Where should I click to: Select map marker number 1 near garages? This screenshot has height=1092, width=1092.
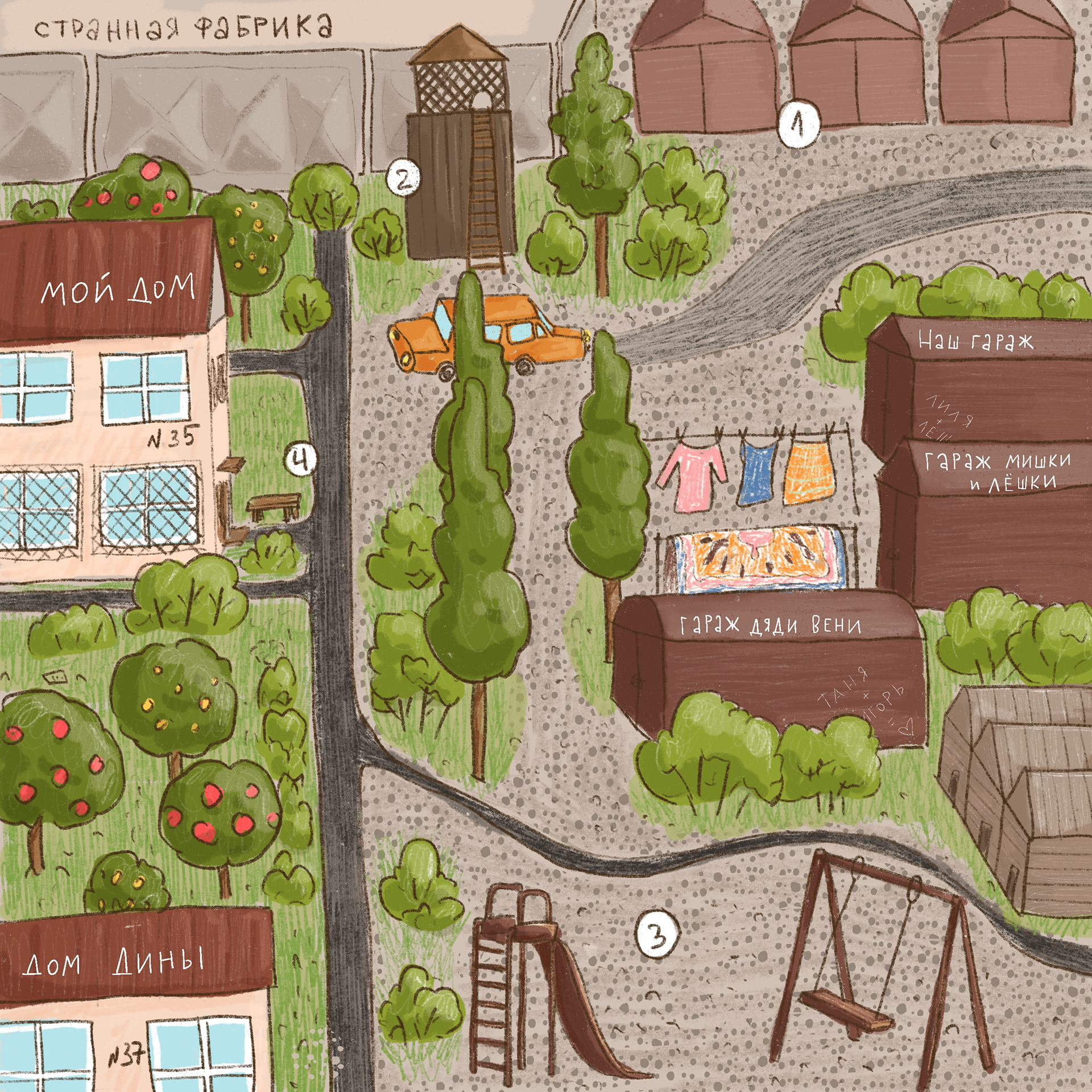[799, 124]
